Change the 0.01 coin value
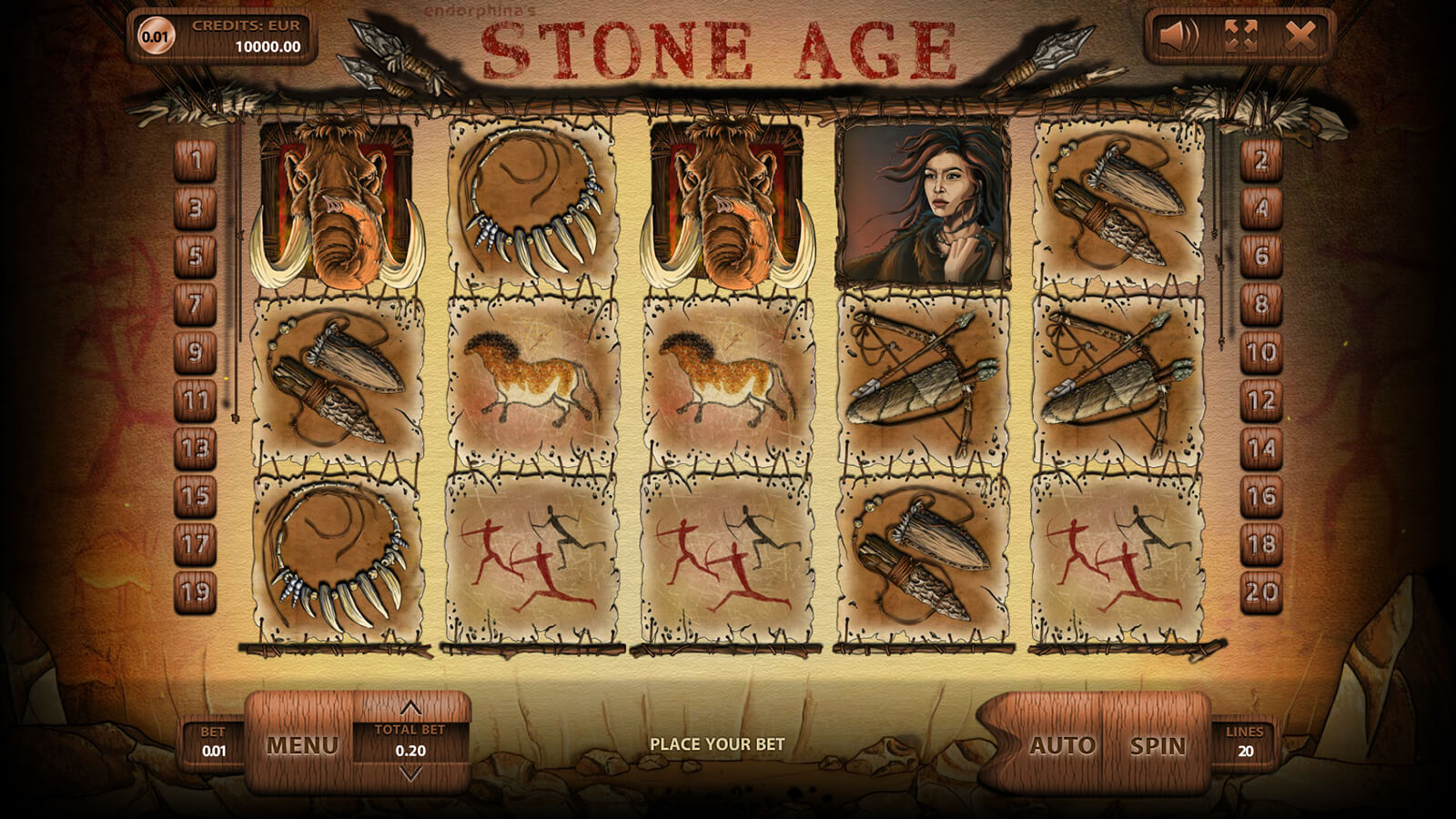 pos(156,36)
